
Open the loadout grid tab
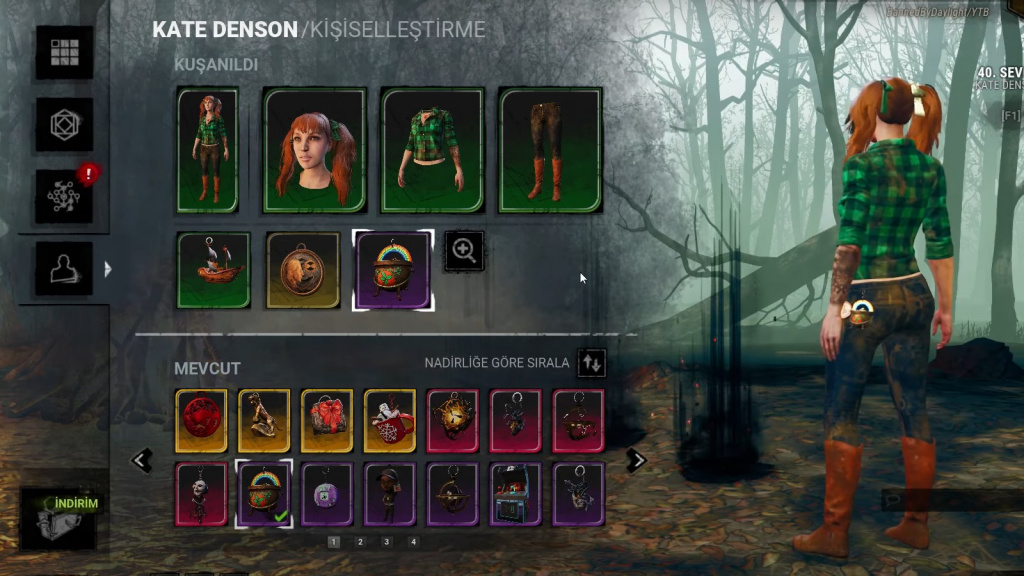click(64, 52)
